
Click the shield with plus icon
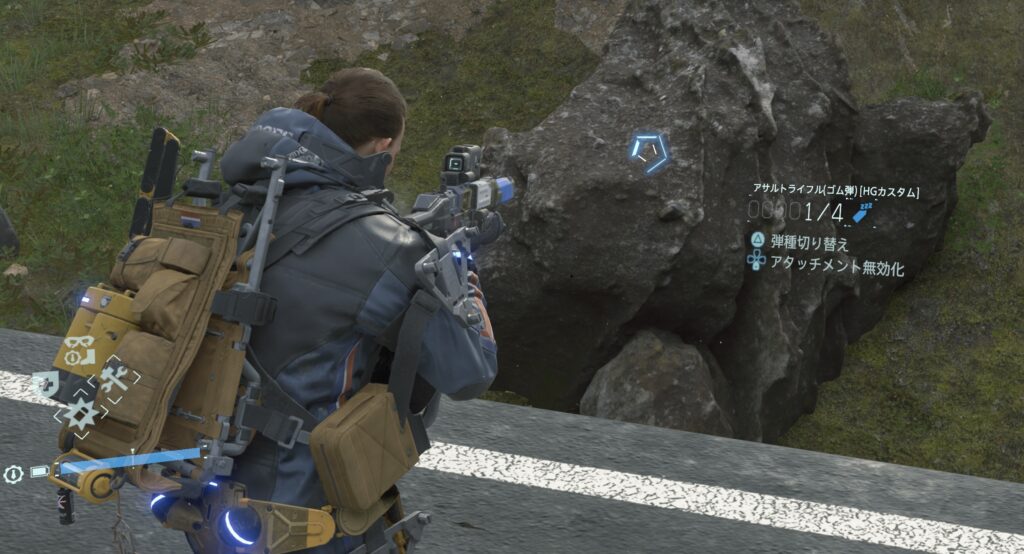(x=44, y=383)
